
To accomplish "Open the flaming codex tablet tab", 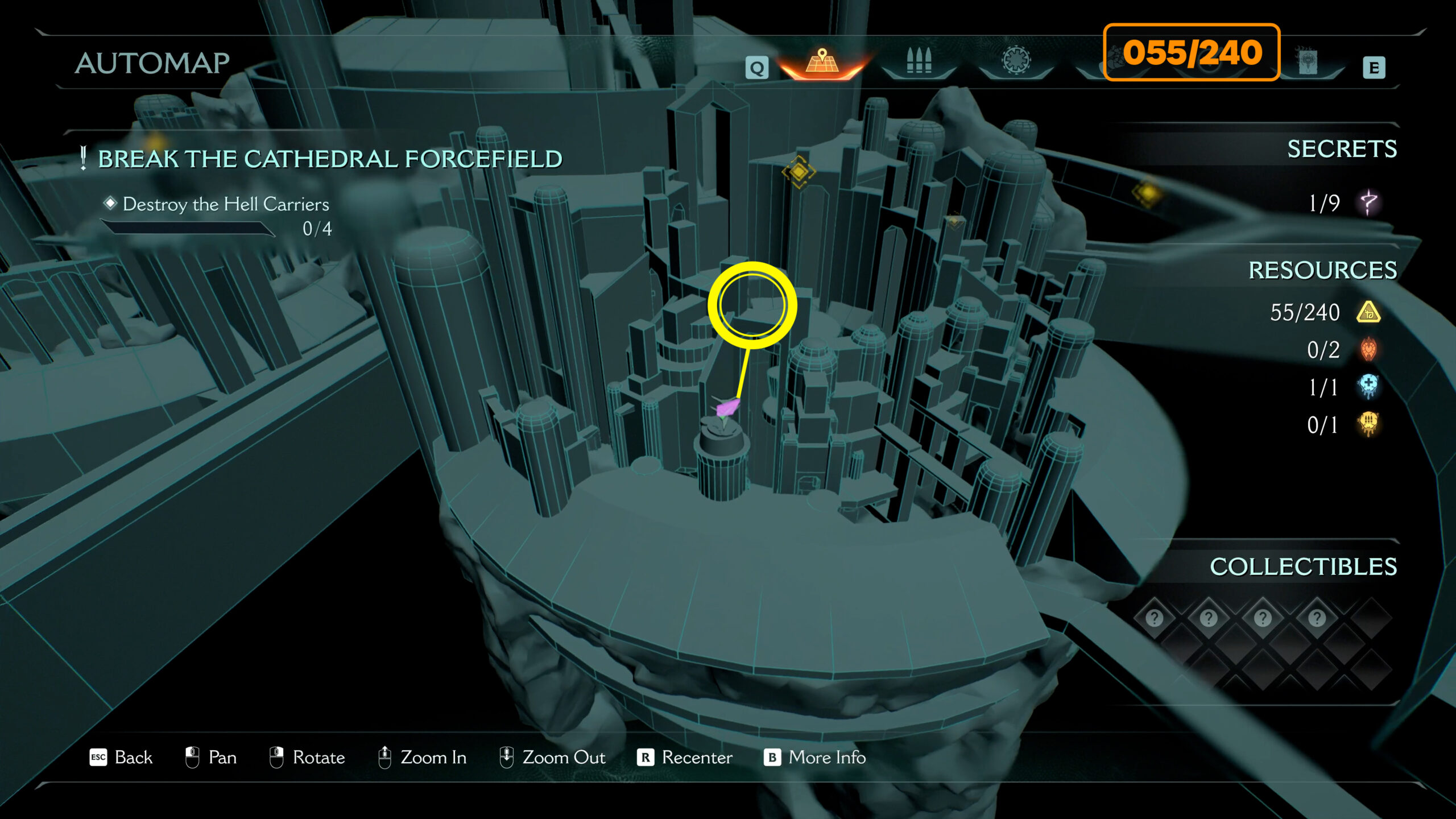I will point(1308,61).
